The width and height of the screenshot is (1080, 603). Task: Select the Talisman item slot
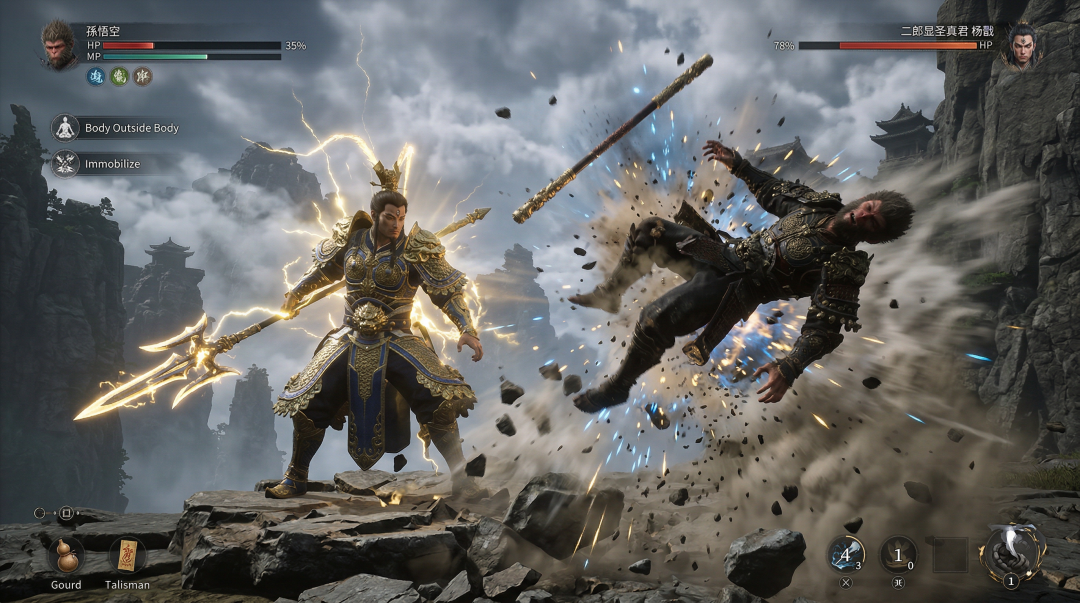pos(127,555)
